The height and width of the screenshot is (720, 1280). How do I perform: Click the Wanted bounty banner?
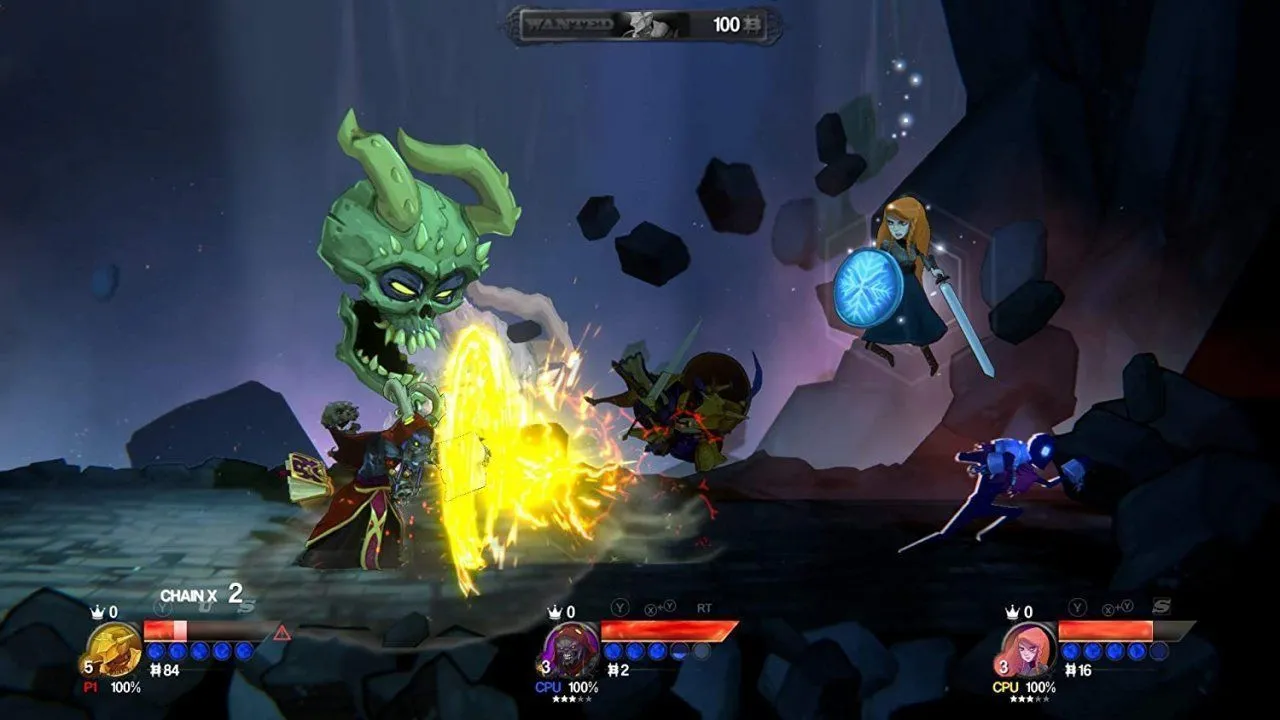[x=643, y=25]
